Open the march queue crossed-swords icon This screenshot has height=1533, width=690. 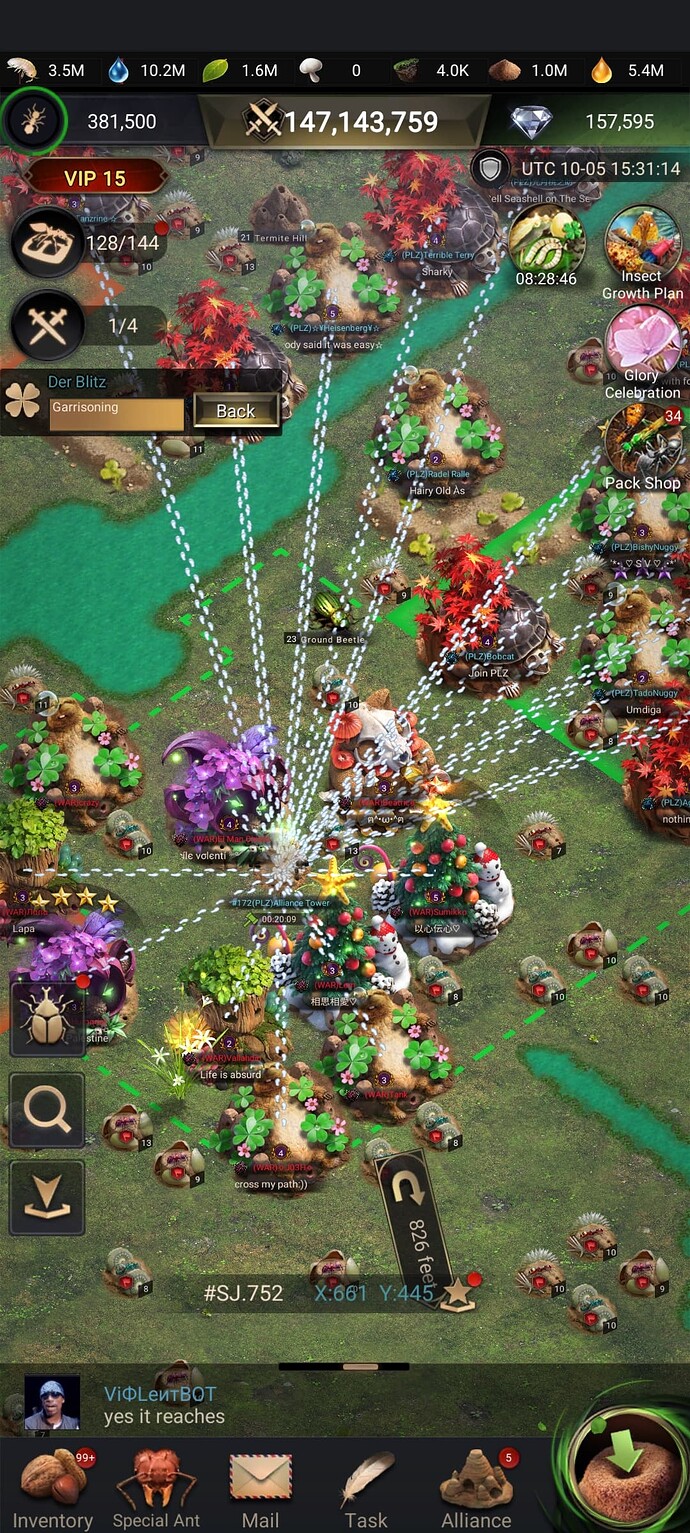click(x=47, y=326)
